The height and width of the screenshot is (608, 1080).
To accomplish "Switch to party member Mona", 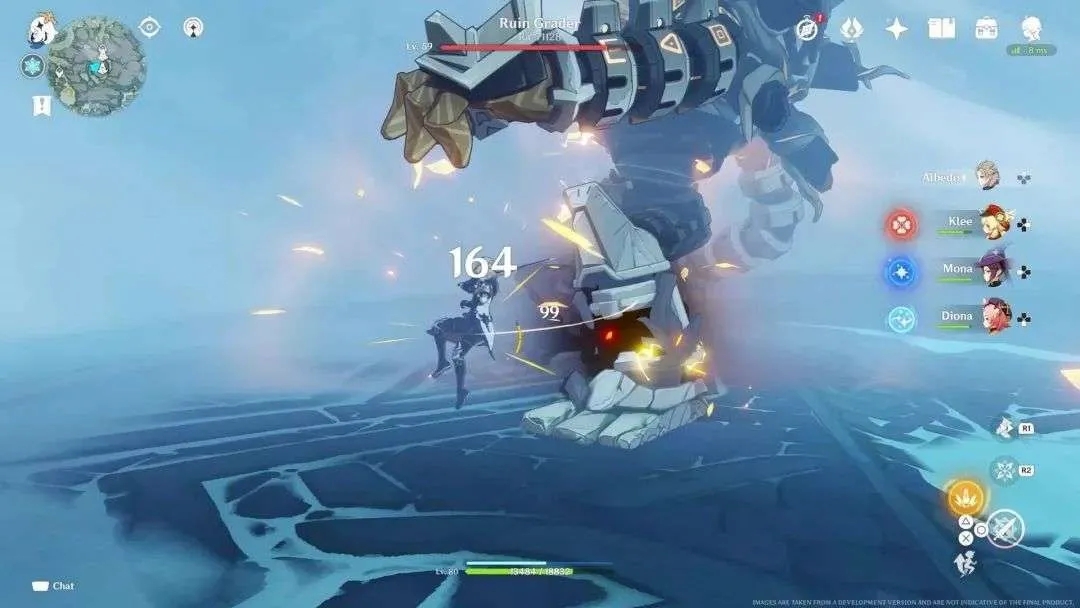I will (x=994, y=269).
